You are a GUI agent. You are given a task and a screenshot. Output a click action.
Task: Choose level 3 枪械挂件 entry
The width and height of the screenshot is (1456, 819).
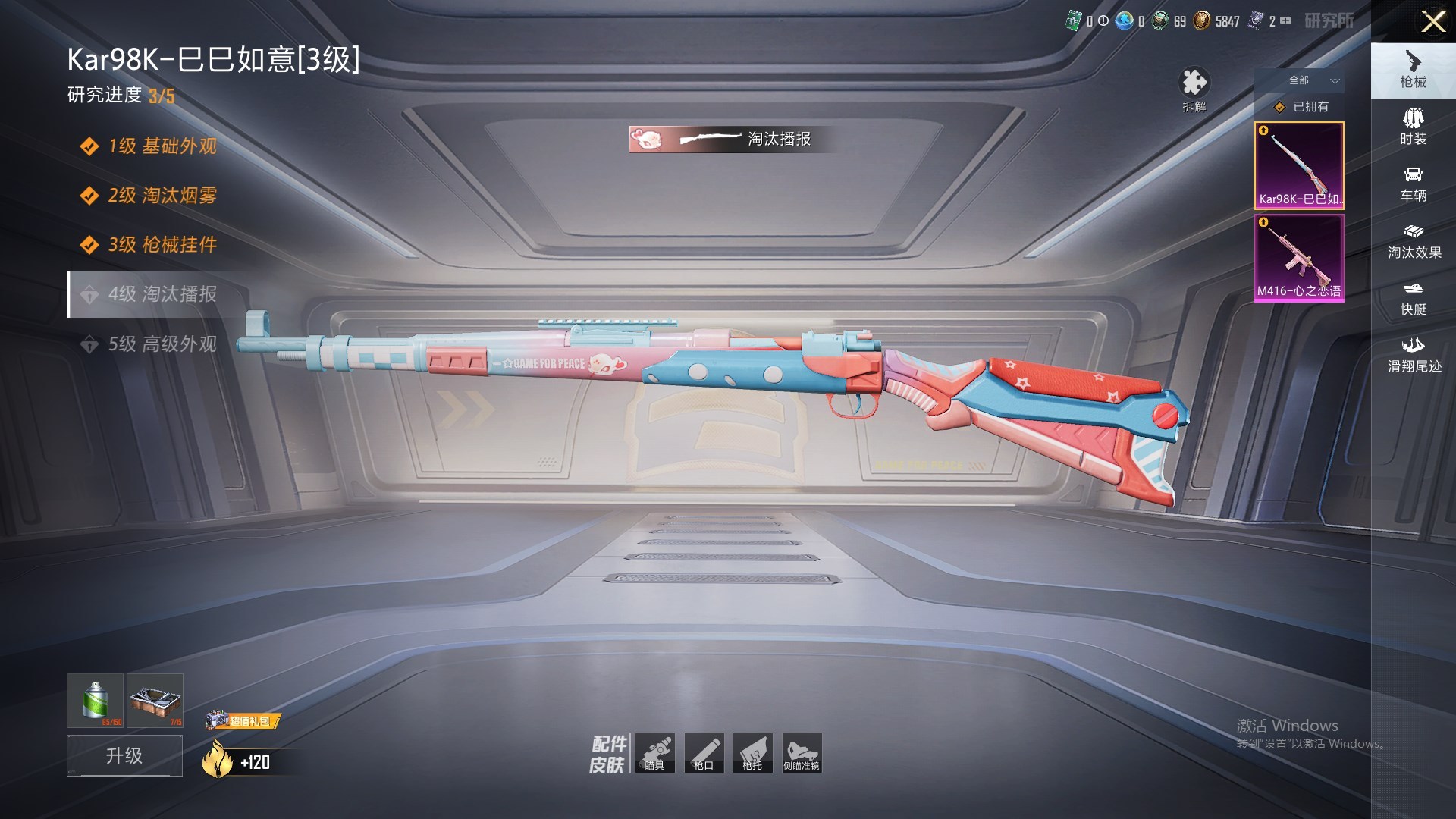(162, 245)
